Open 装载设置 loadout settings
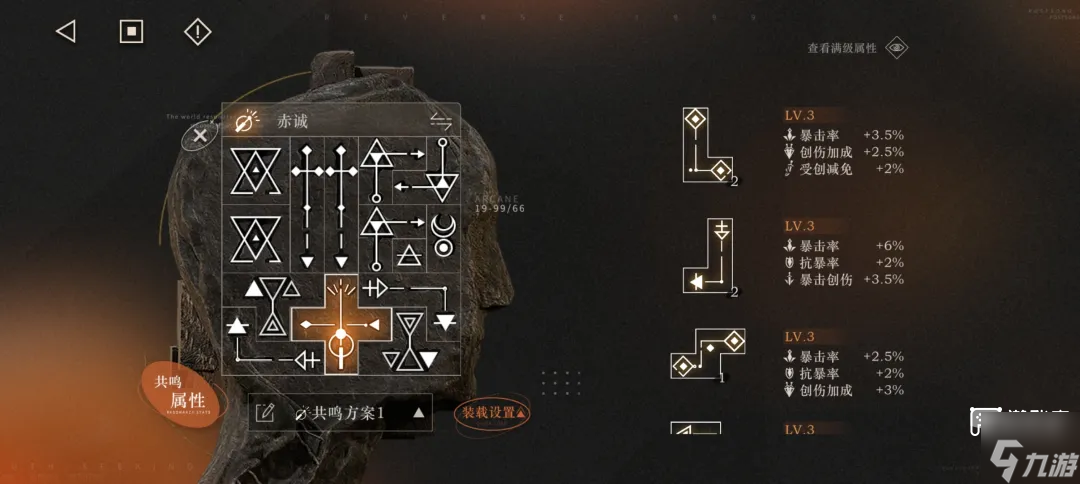Image resolution: width=1080 pixels, height=484 pixels. [493, 412]
